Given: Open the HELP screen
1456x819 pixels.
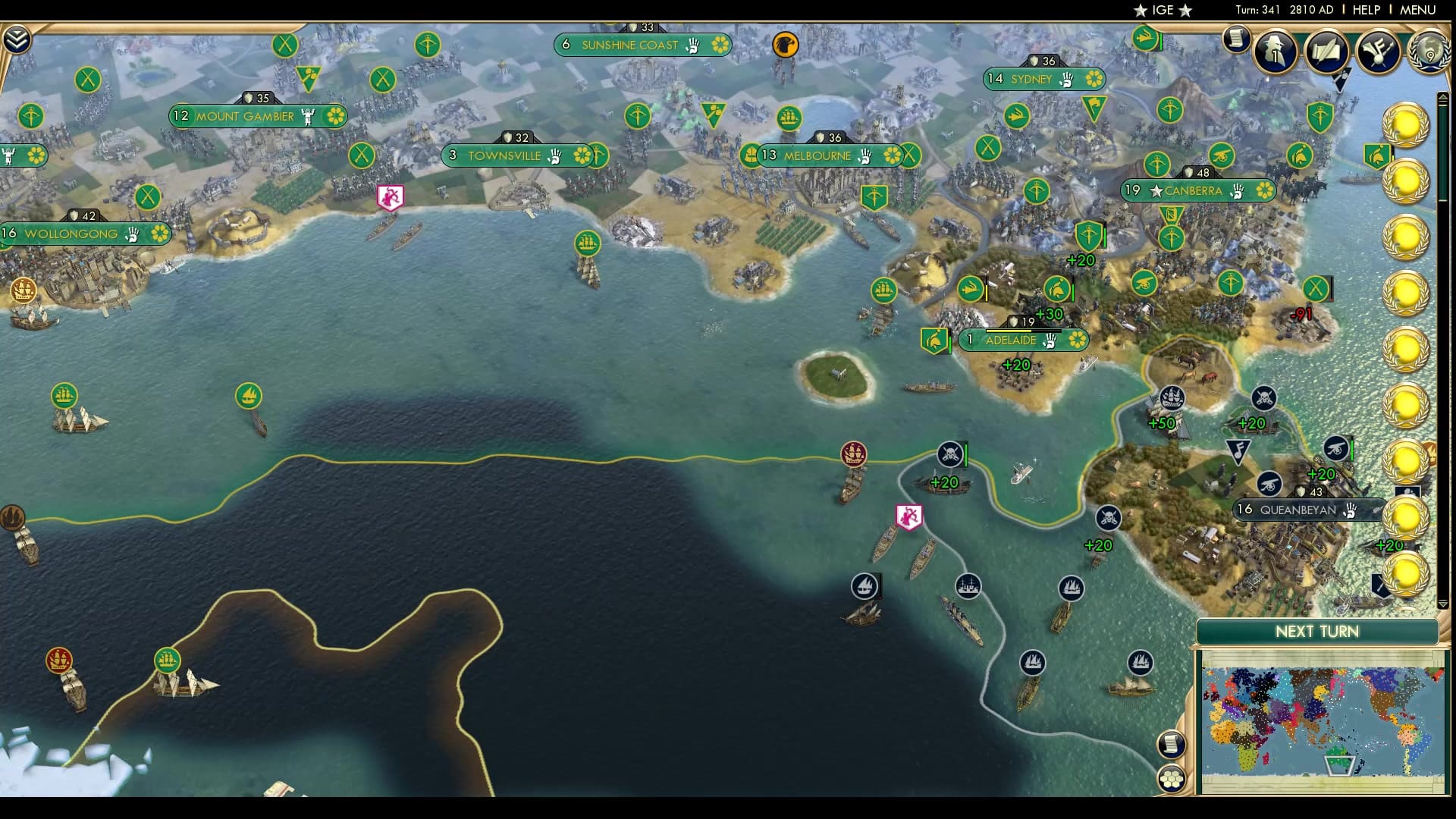Looking at the screenshot, I should 1365,11.
